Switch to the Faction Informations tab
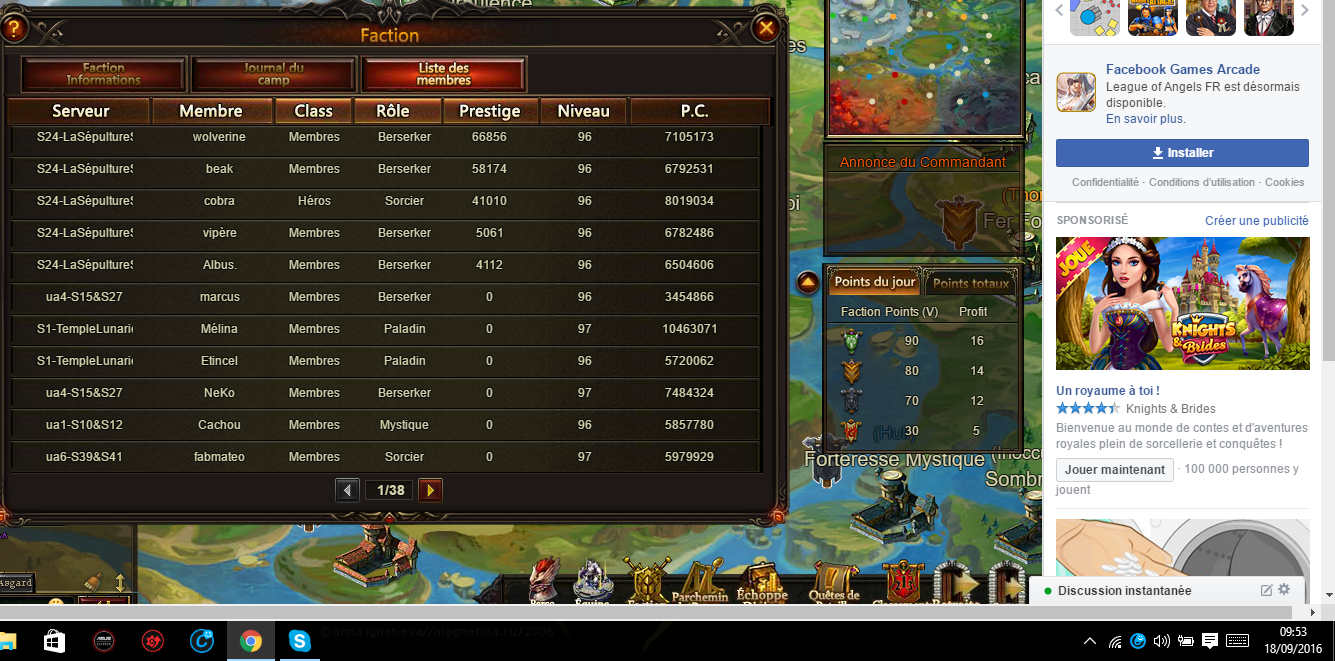Viewport: 1335px width, 661px height. pyautogui.click(x=104, y=74)
